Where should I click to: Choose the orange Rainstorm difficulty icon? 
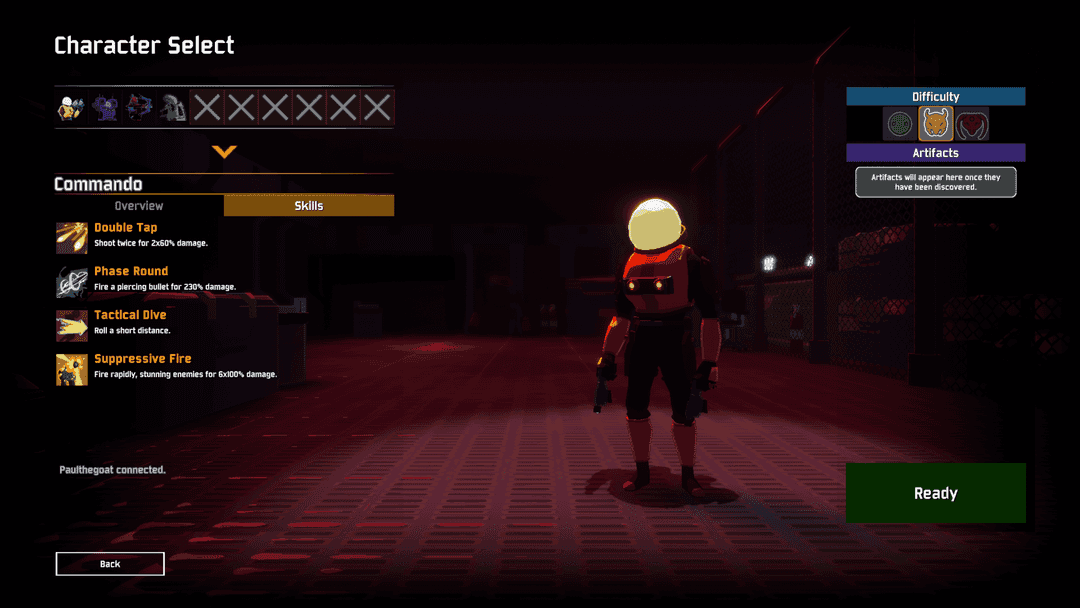tap(936, 125)
